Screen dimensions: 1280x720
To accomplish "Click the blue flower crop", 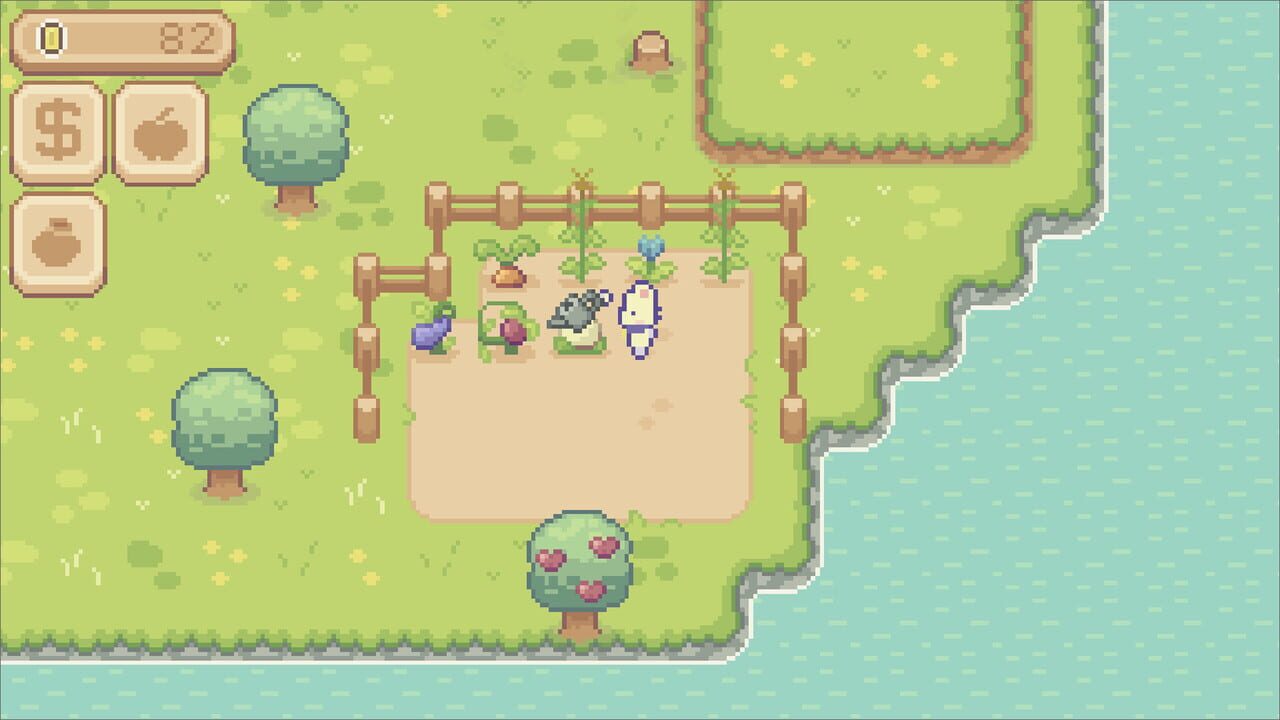I will [651, 248].
